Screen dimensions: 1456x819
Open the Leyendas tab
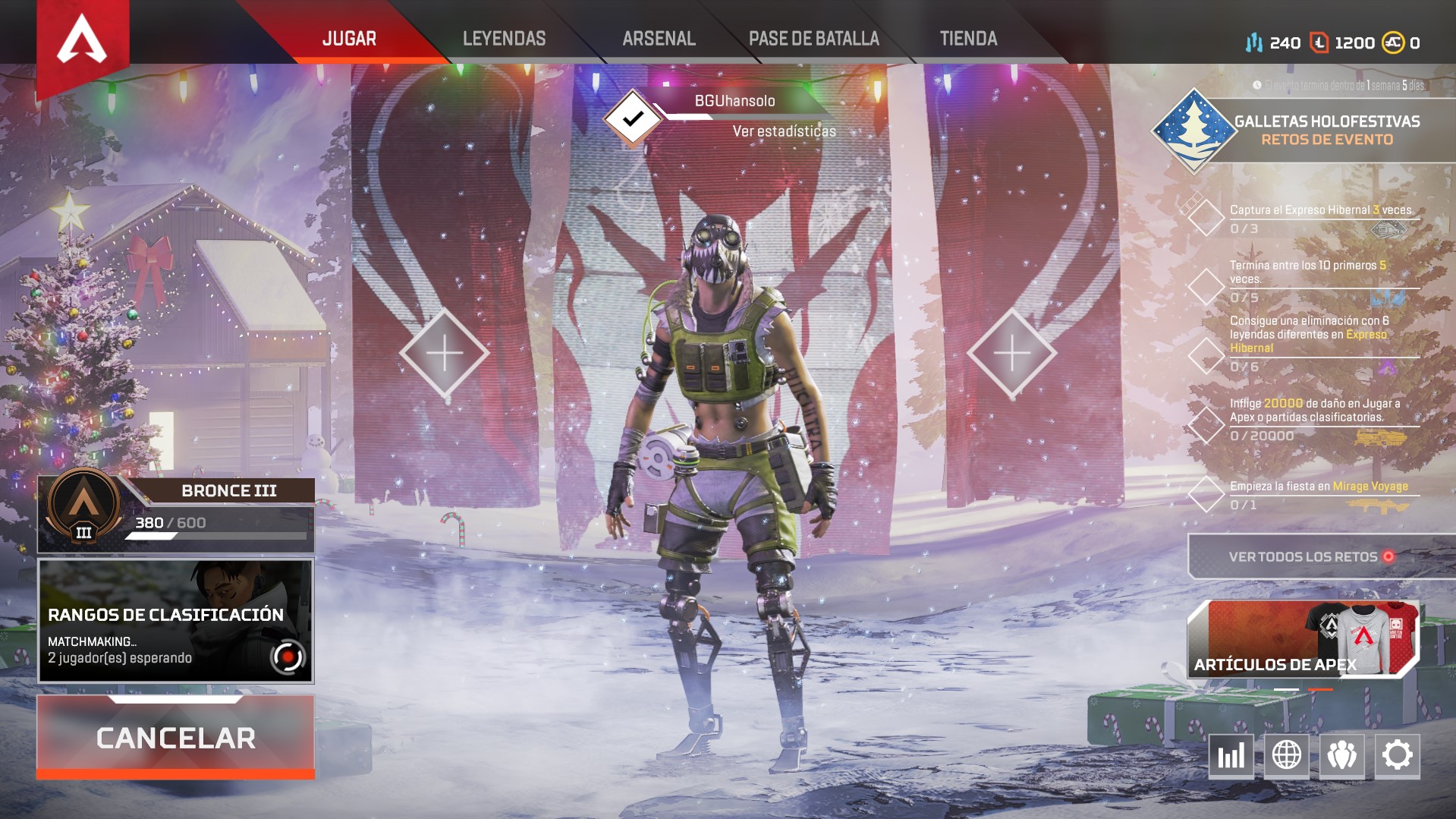click(504, 39)
